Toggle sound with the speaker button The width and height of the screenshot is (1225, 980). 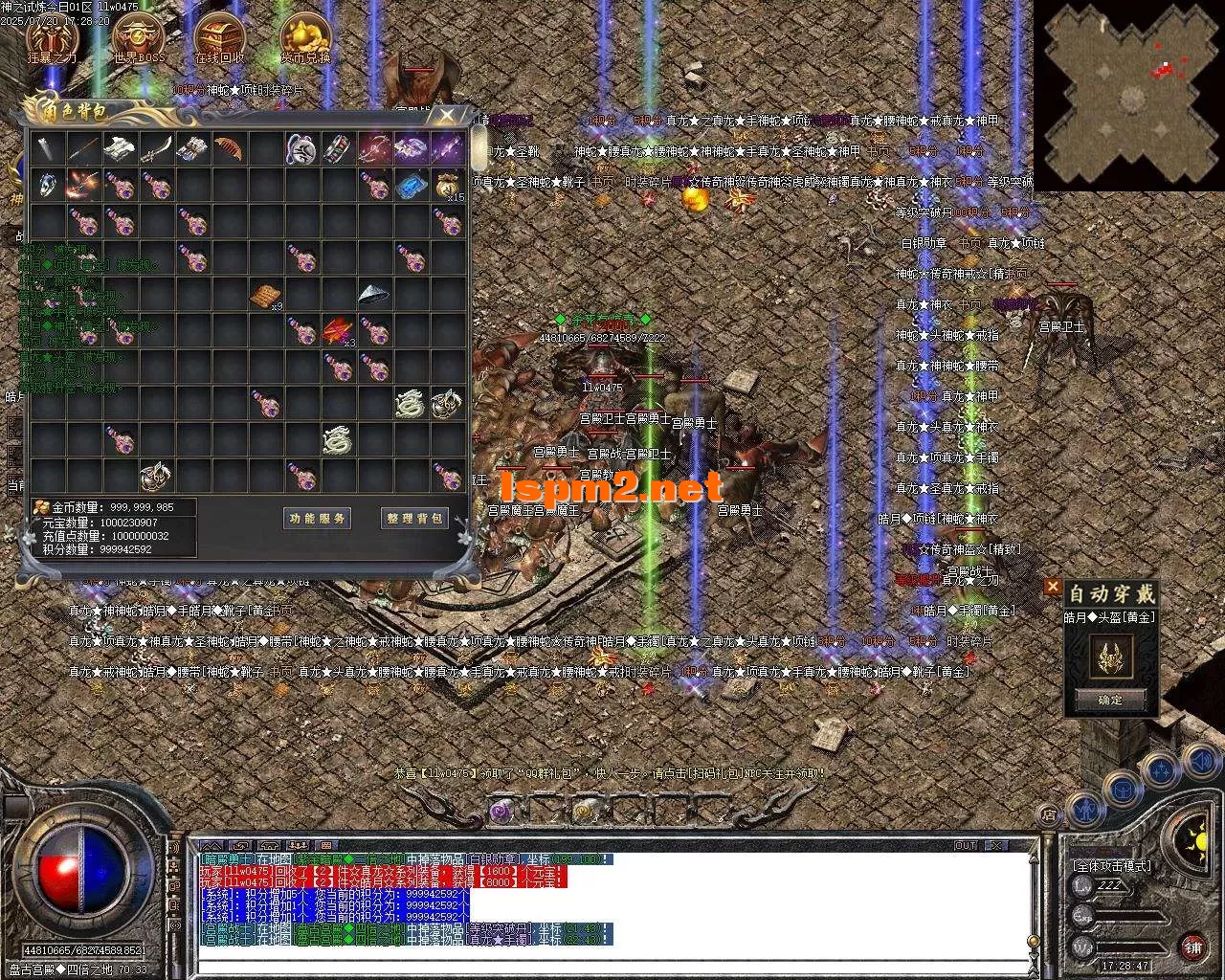[1199, 763]
